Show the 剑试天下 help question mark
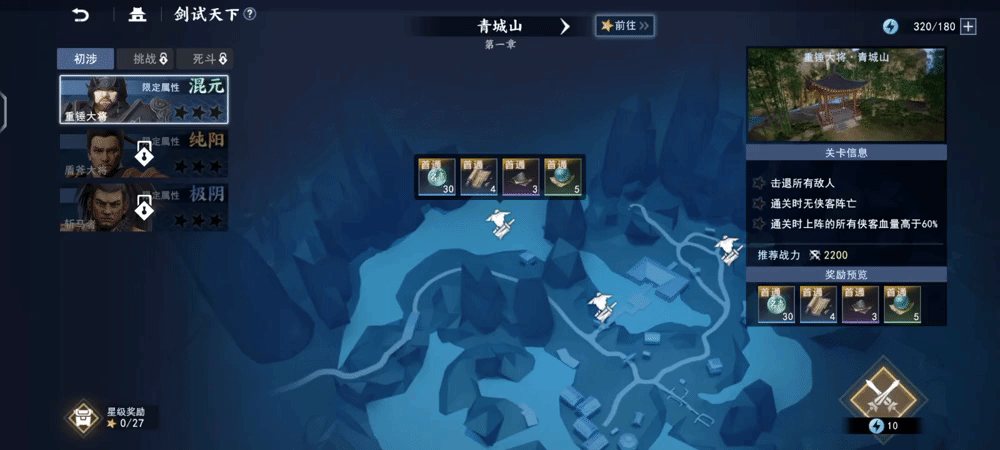 pyautogui.click(x=250, y=14)
